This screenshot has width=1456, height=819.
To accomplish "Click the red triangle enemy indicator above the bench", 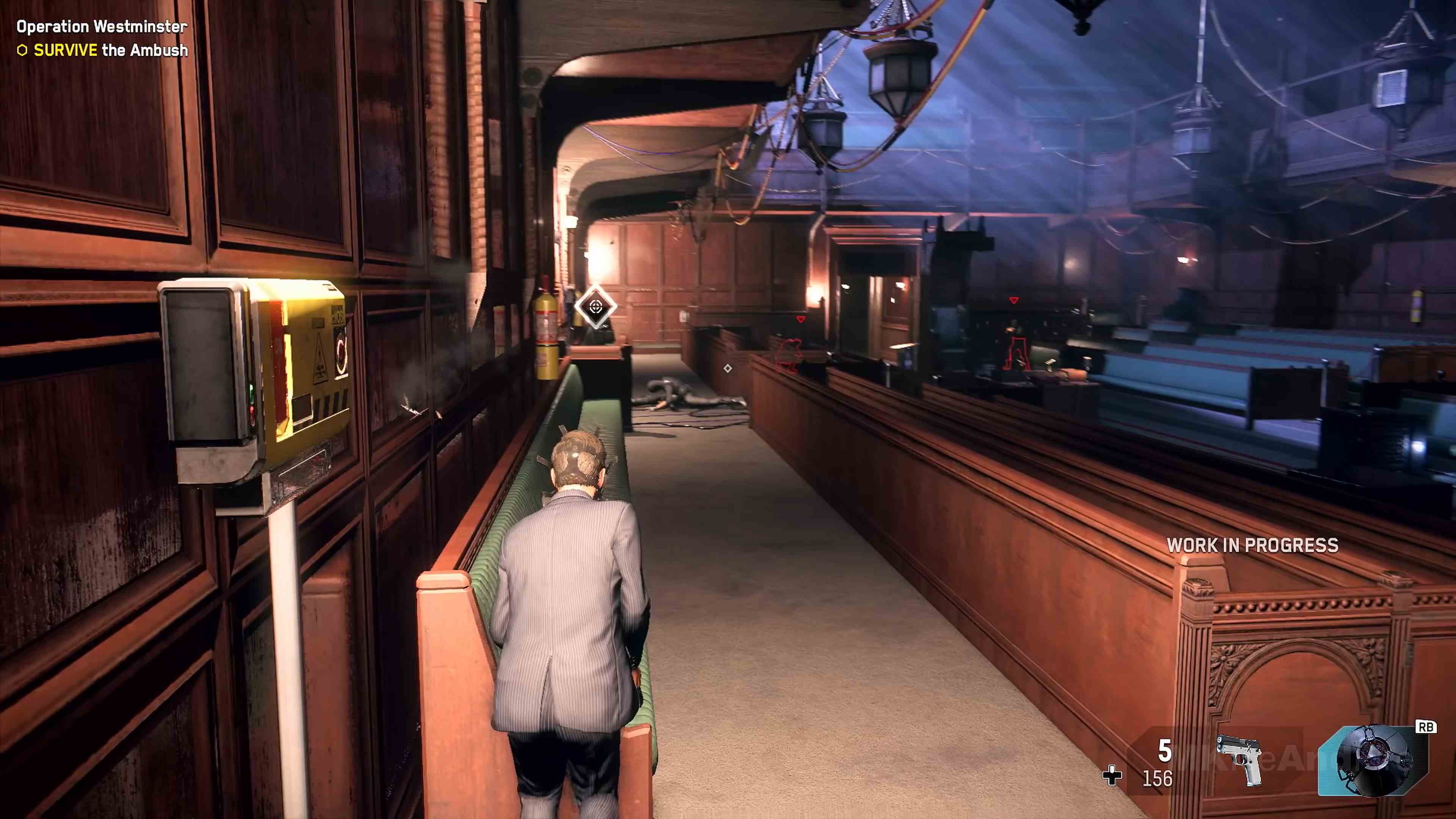I will tap(801, 319).
